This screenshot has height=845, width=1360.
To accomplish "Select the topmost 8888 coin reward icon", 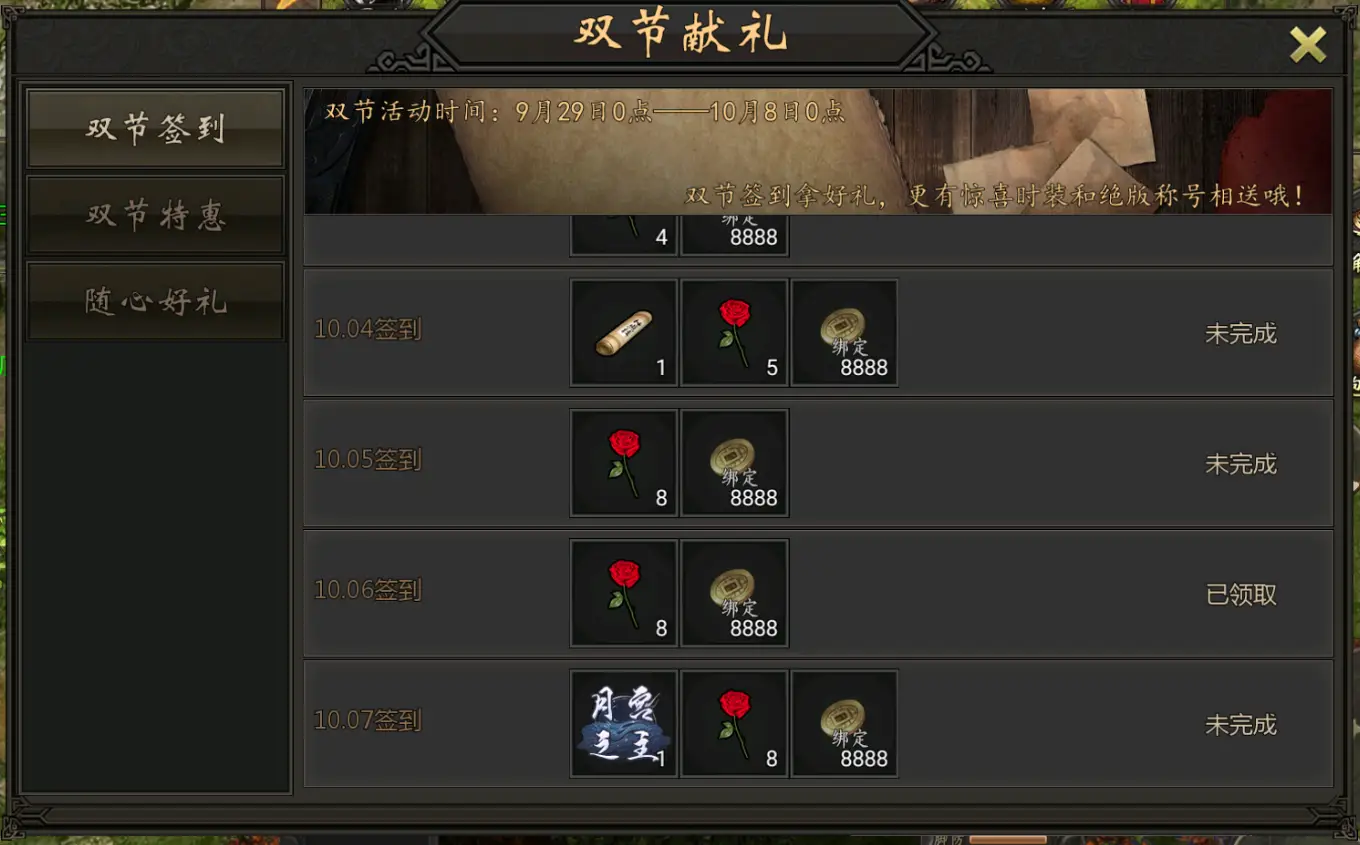I will coord(734,230).
